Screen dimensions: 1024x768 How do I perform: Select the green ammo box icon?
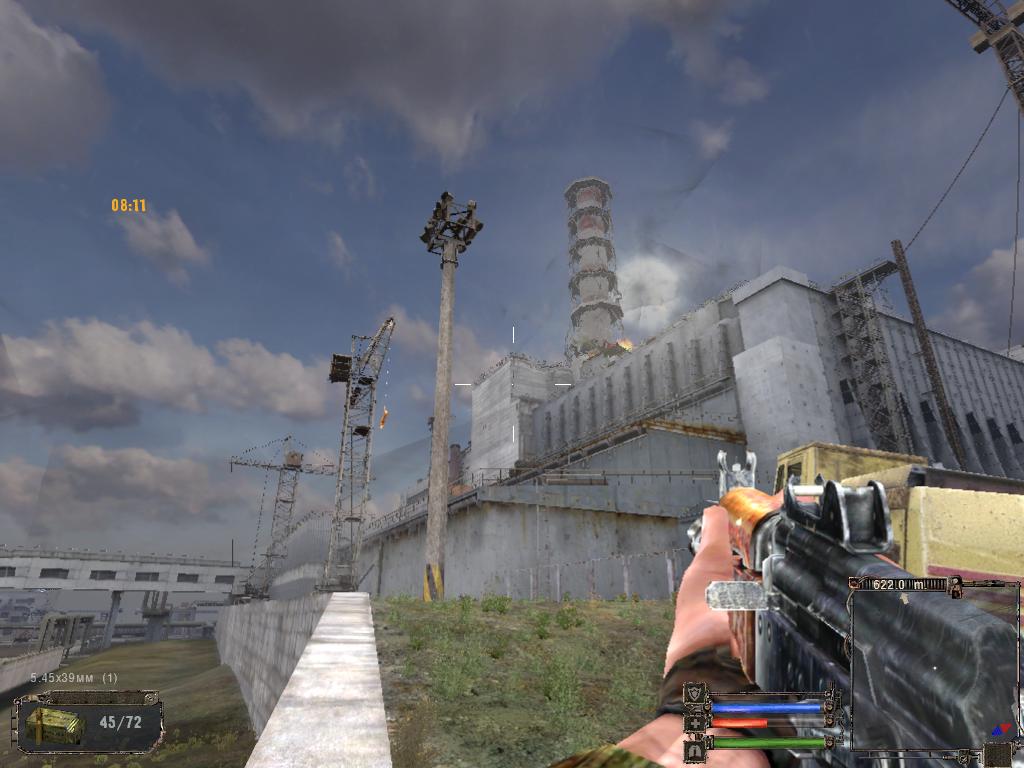[56, 723]
